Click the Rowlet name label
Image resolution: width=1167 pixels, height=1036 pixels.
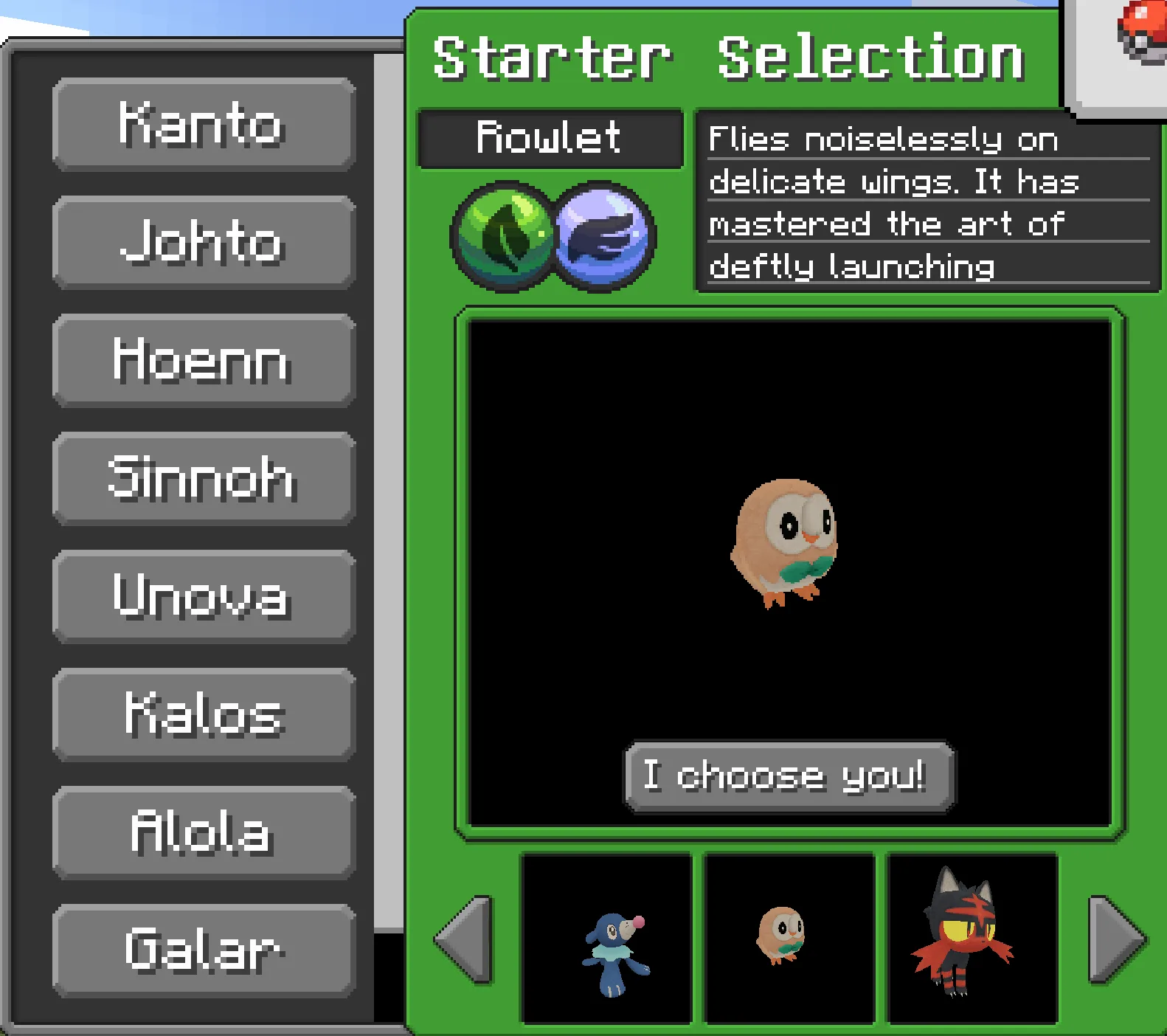click(550, 139)
